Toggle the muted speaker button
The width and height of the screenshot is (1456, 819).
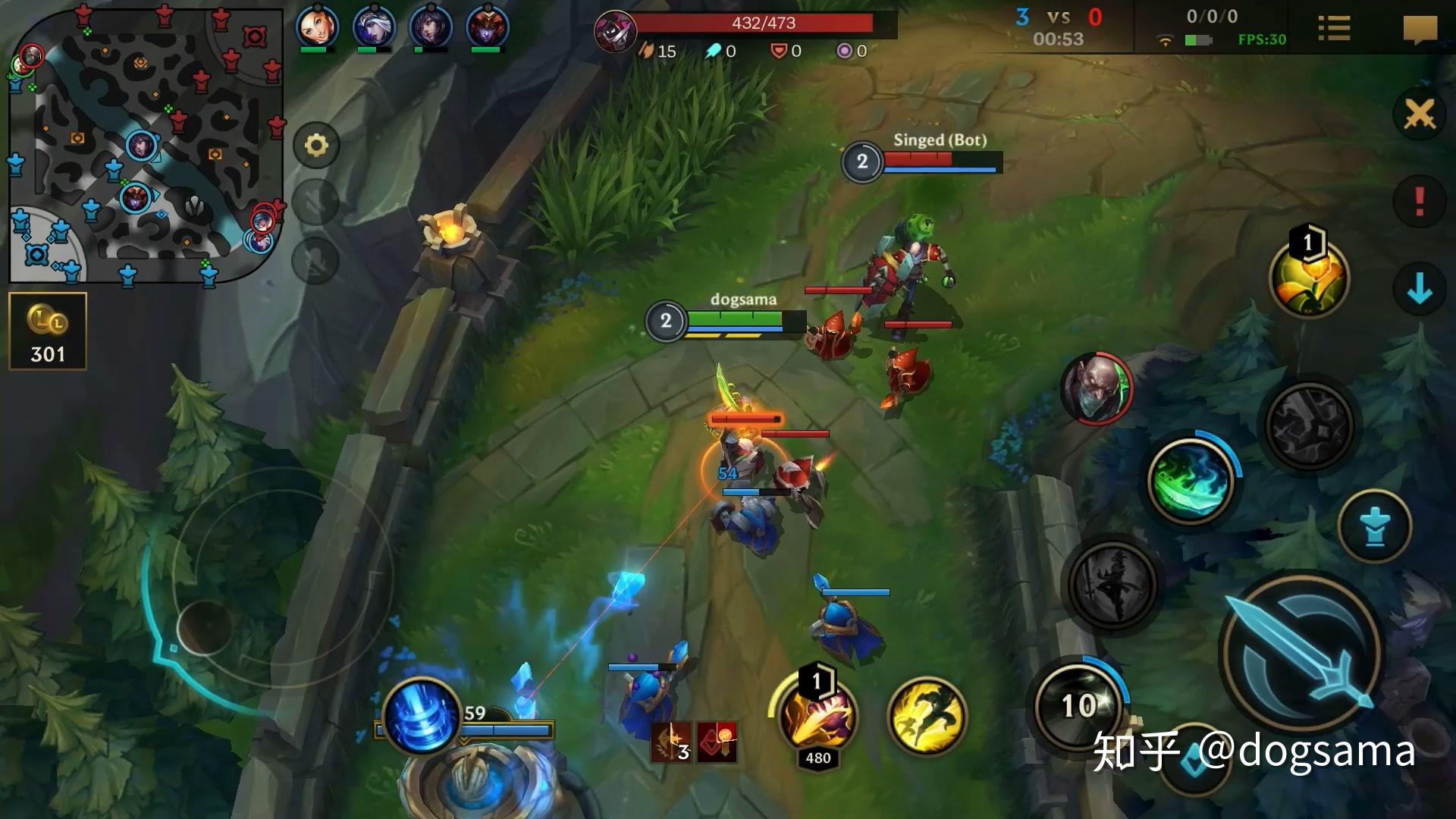point(316,202)
